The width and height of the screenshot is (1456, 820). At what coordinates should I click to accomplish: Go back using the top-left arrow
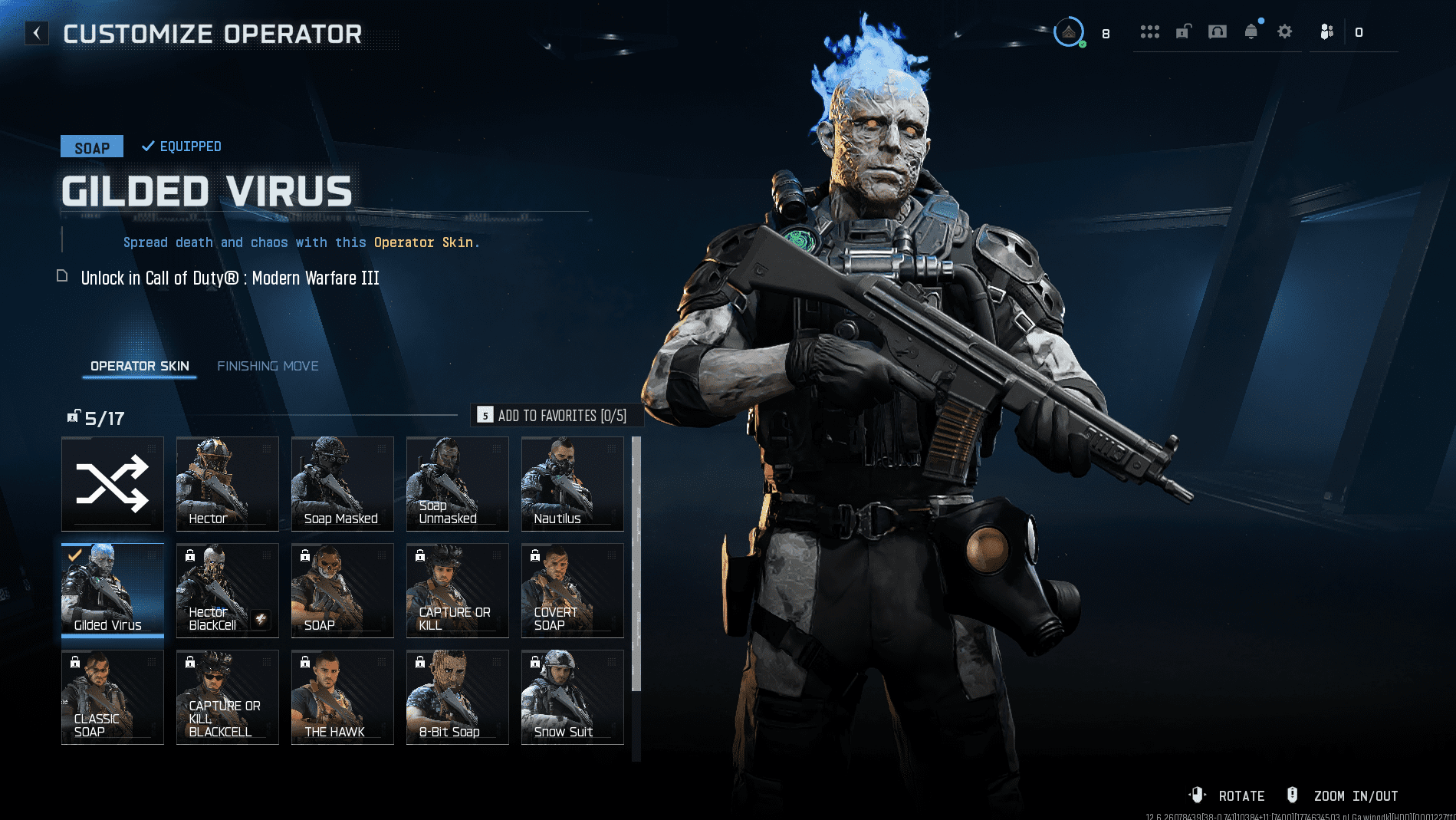tap(36, 33)
